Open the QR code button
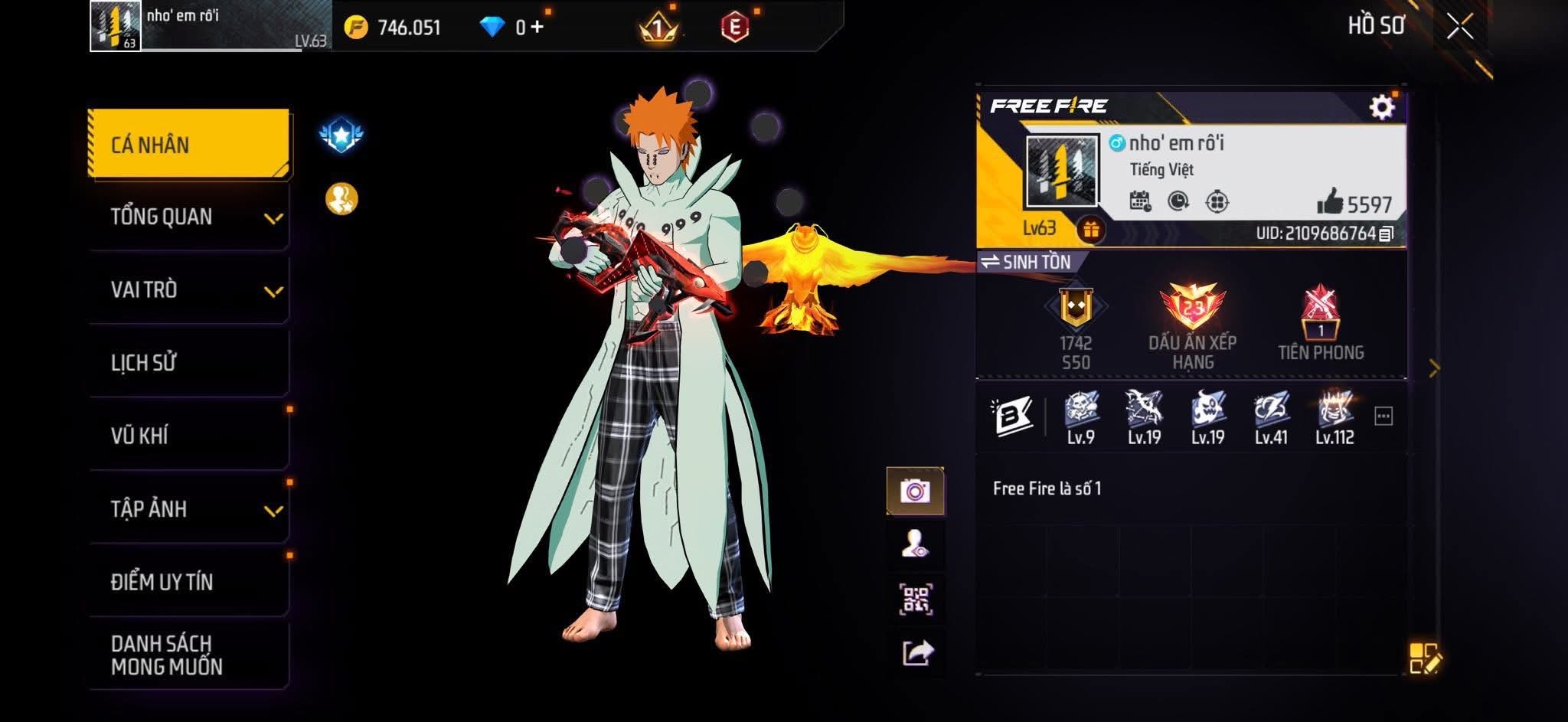The height and width of the screenshot is (722, 1568). point(915,599)
